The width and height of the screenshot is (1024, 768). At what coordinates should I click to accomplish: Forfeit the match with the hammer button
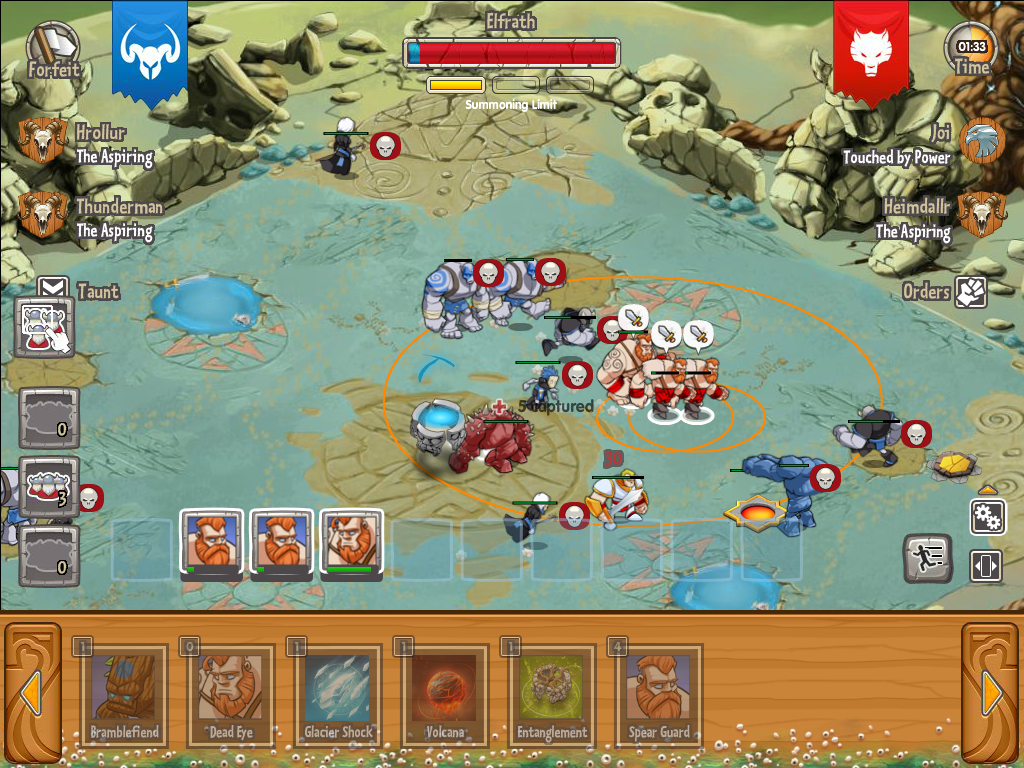pyautogui.click(x=52, y=48)
